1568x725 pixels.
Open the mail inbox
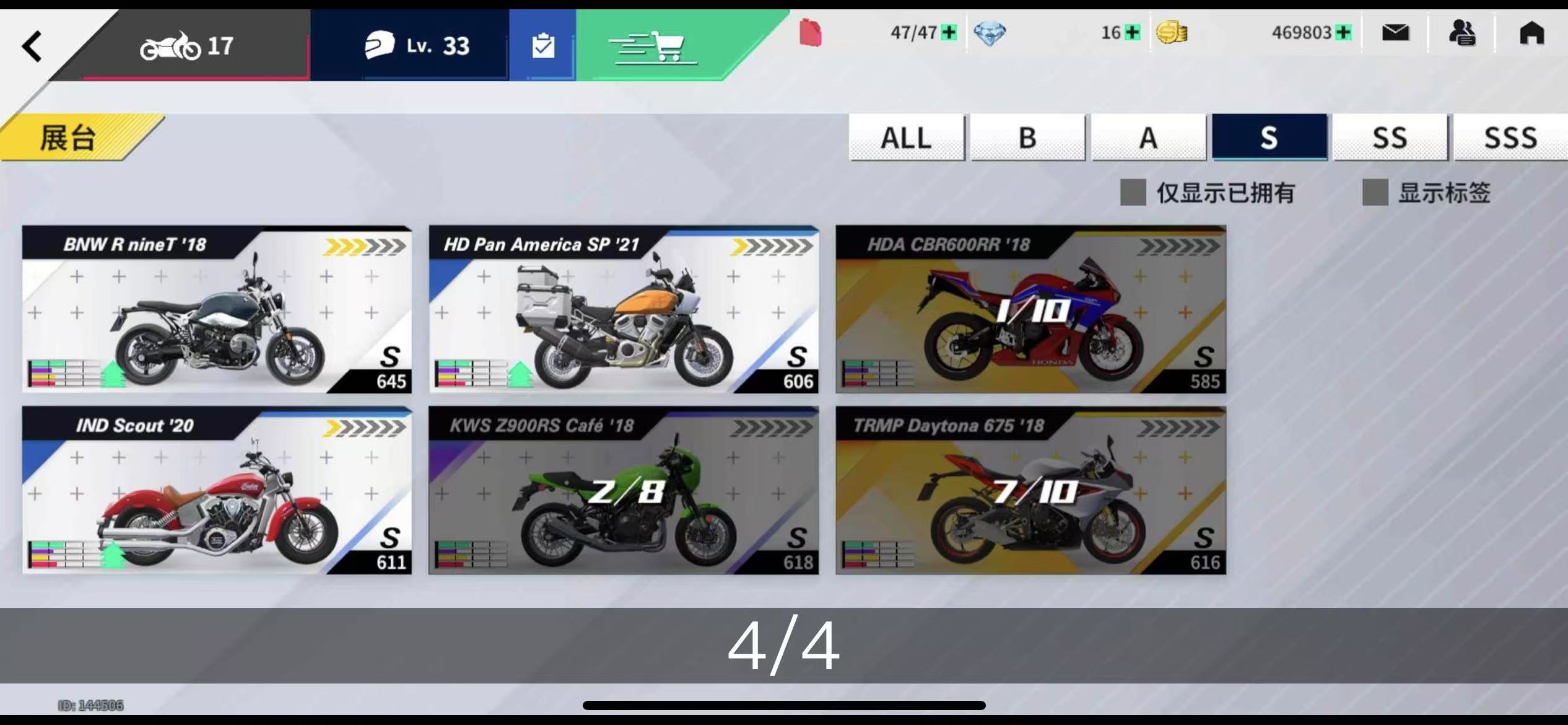coord(1395,32)
